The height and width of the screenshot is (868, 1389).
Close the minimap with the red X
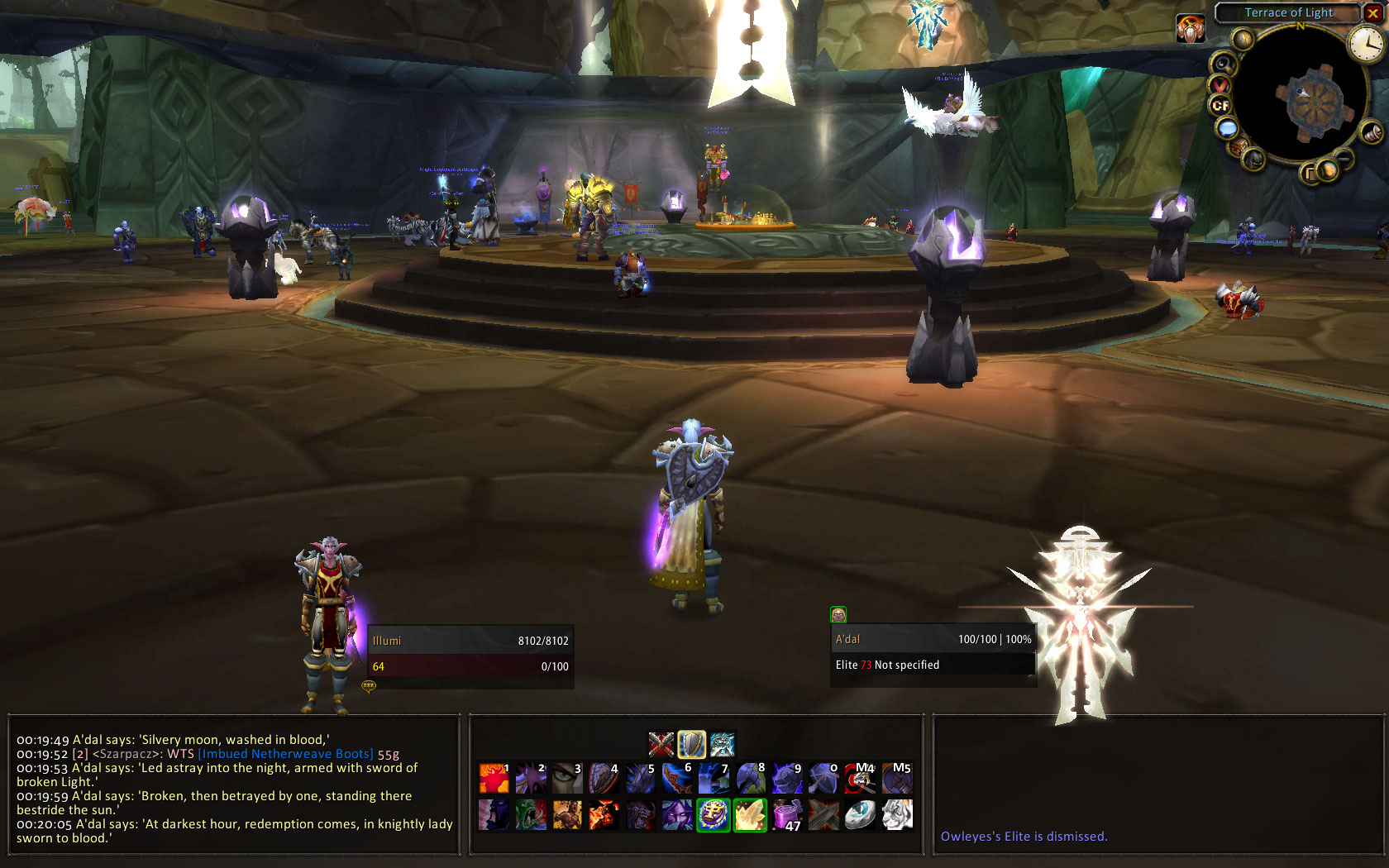(x=1372, y=13)
